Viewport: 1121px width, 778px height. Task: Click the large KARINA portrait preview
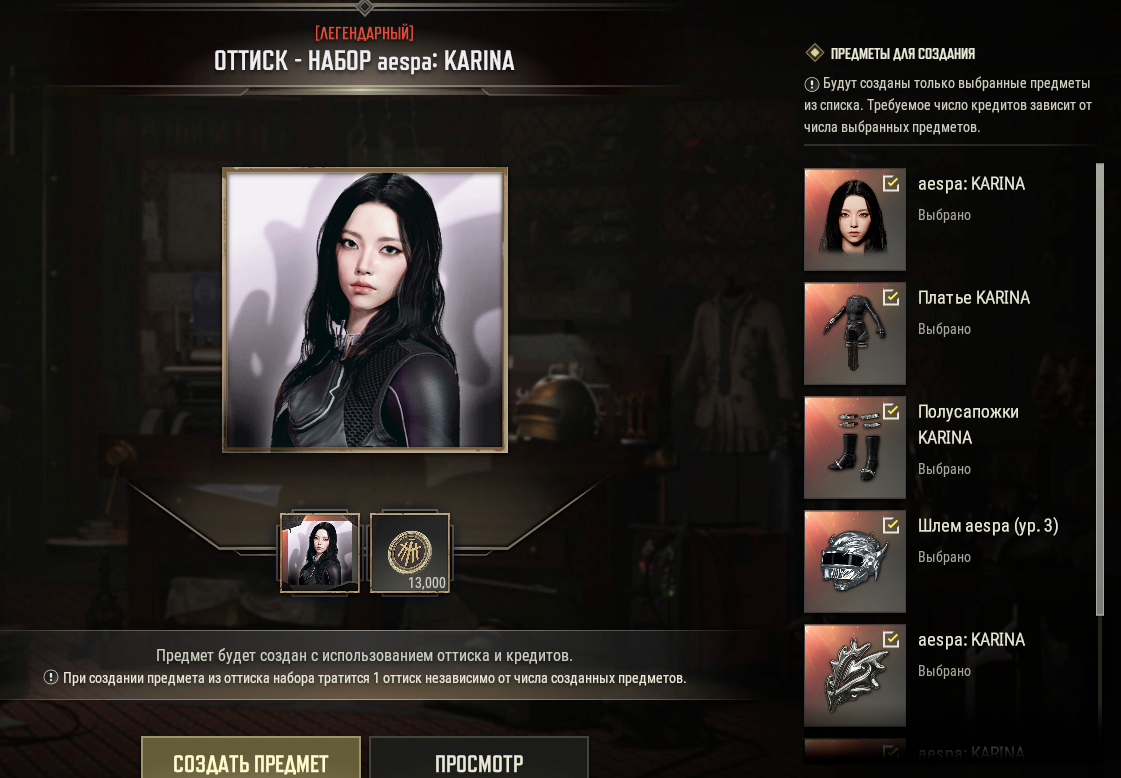(x=365, y=309)
